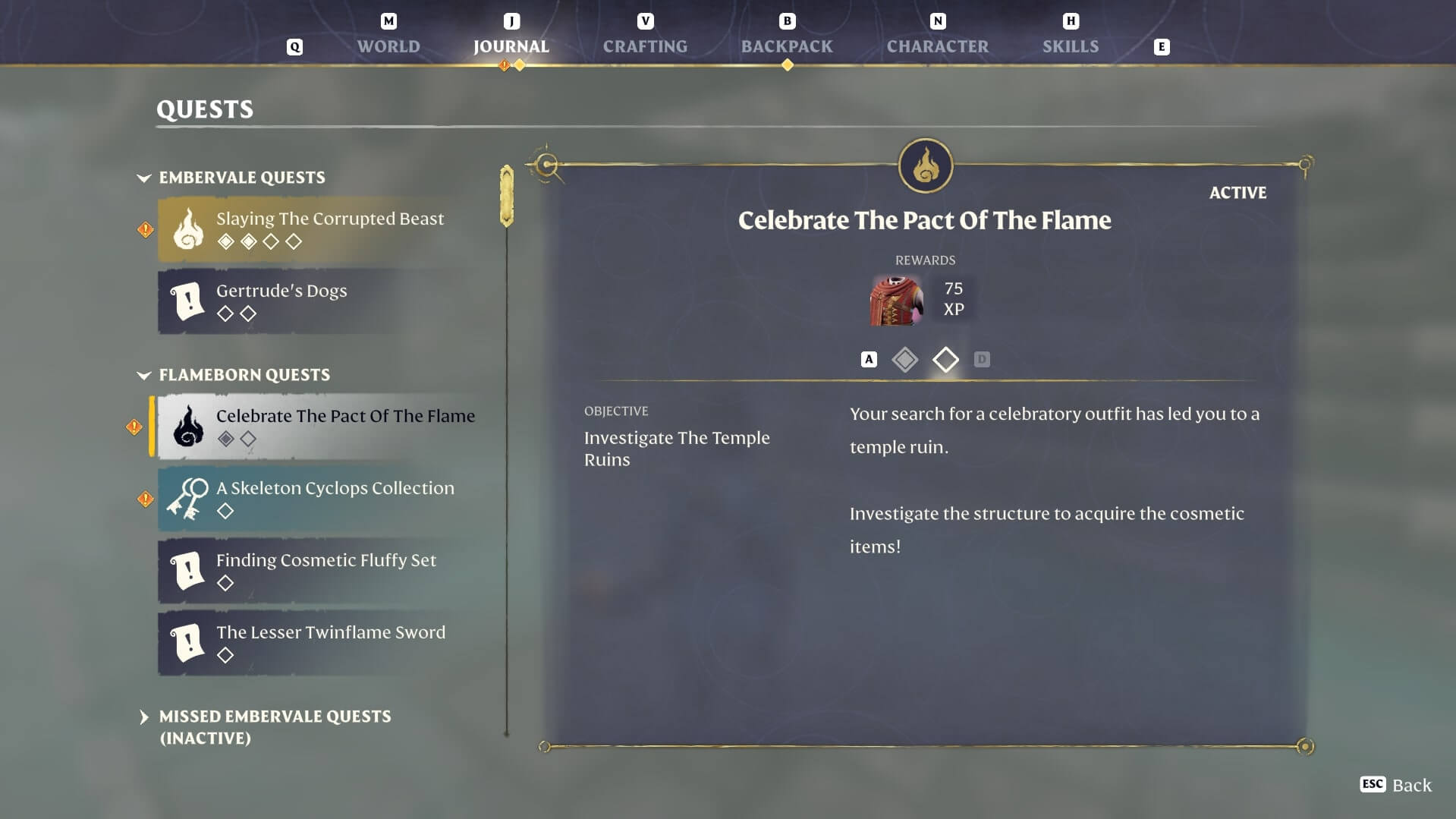Show the Character tab
The width and height of the screenshot is (1456, 819).
tap(937, 46)
